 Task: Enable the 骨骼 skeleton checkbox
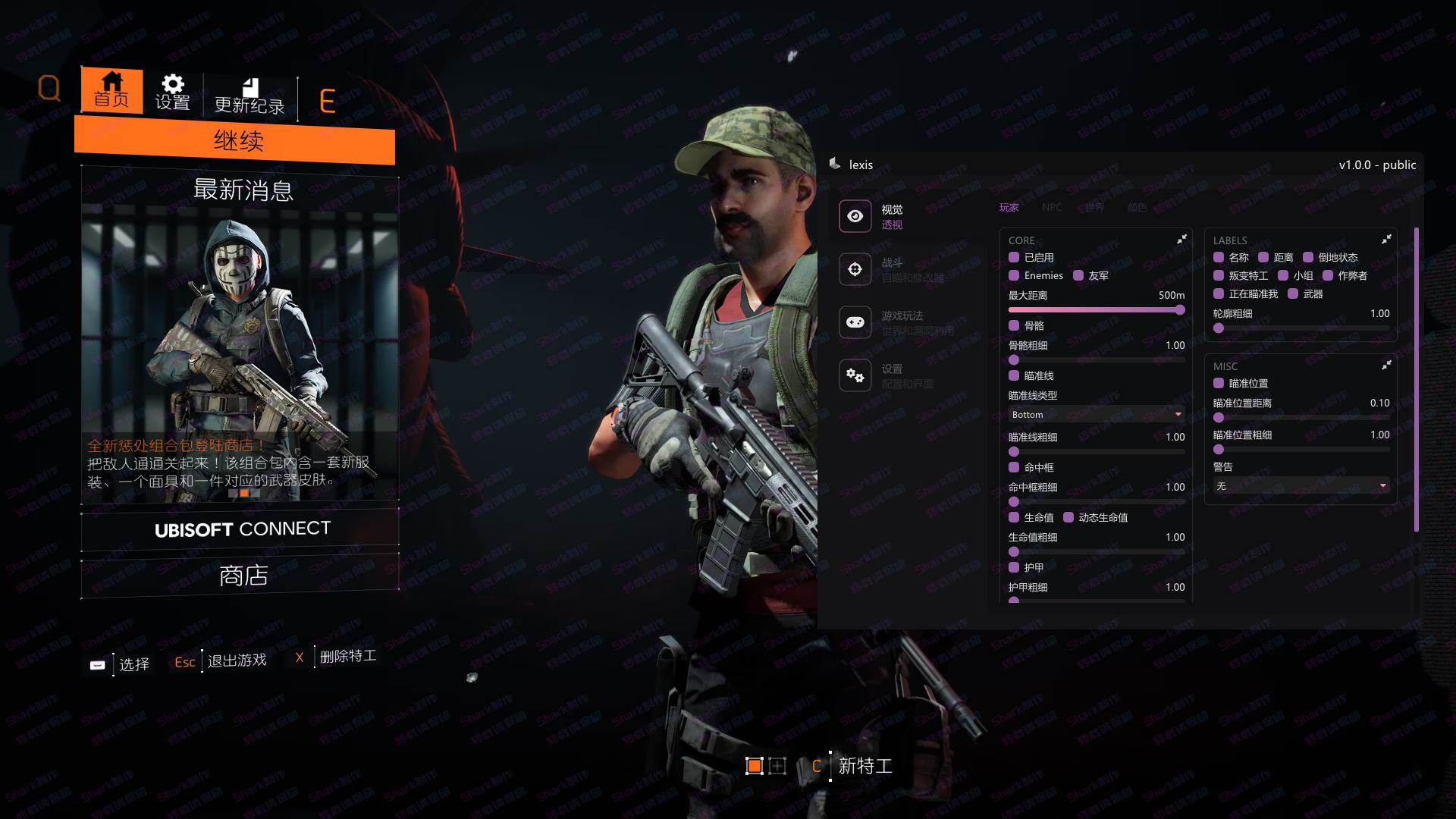point(1014,326)
